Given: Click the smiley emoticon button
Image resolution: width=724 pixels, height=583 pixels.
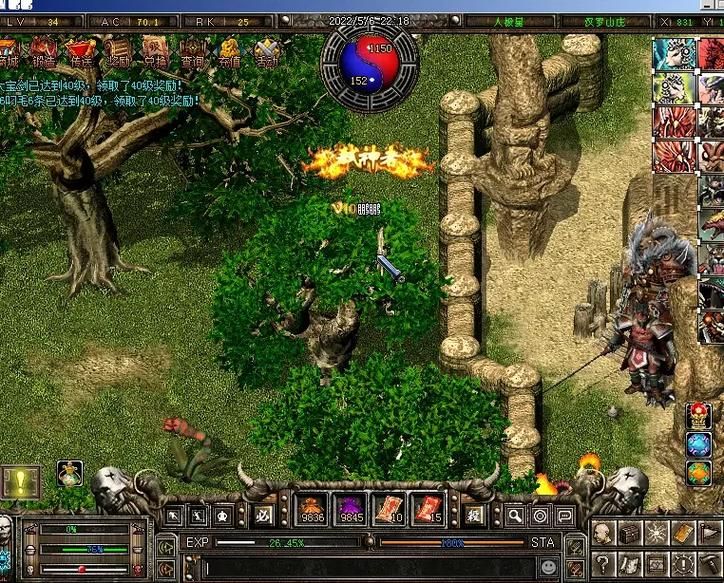Looking at the screenshot, I should 549,568.
